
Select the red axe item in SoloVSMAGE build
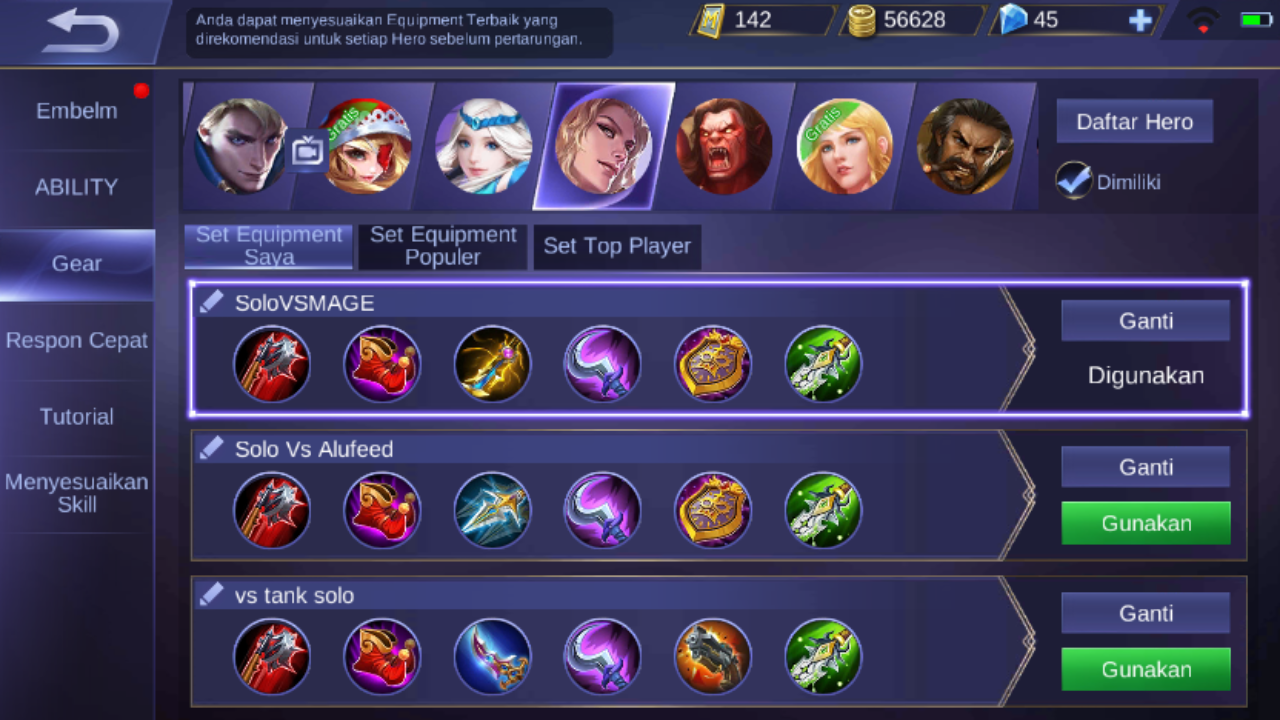[272, 364]
